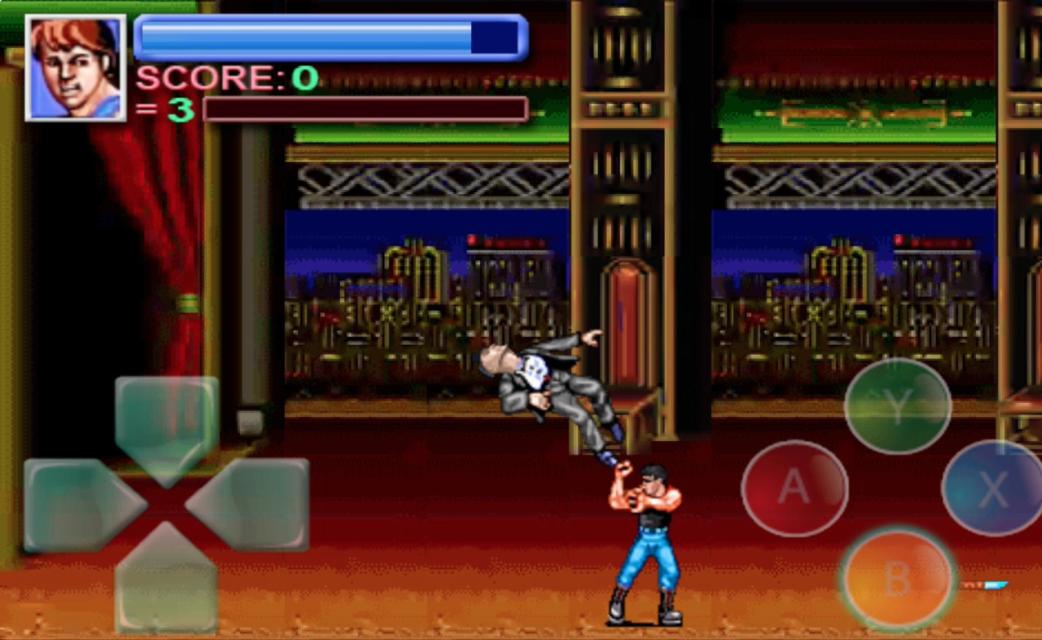The image size is (1042, 640).
Task: Tap the red A button
Action: 794,488
